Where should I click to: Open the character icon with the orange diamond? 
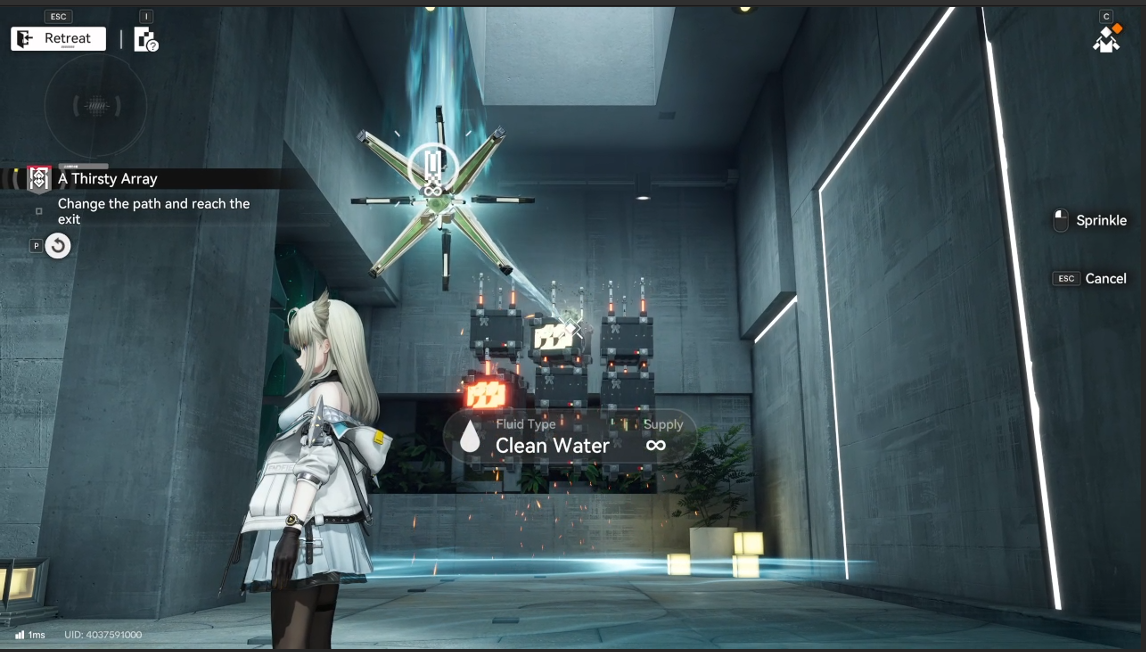(1106, 38)
